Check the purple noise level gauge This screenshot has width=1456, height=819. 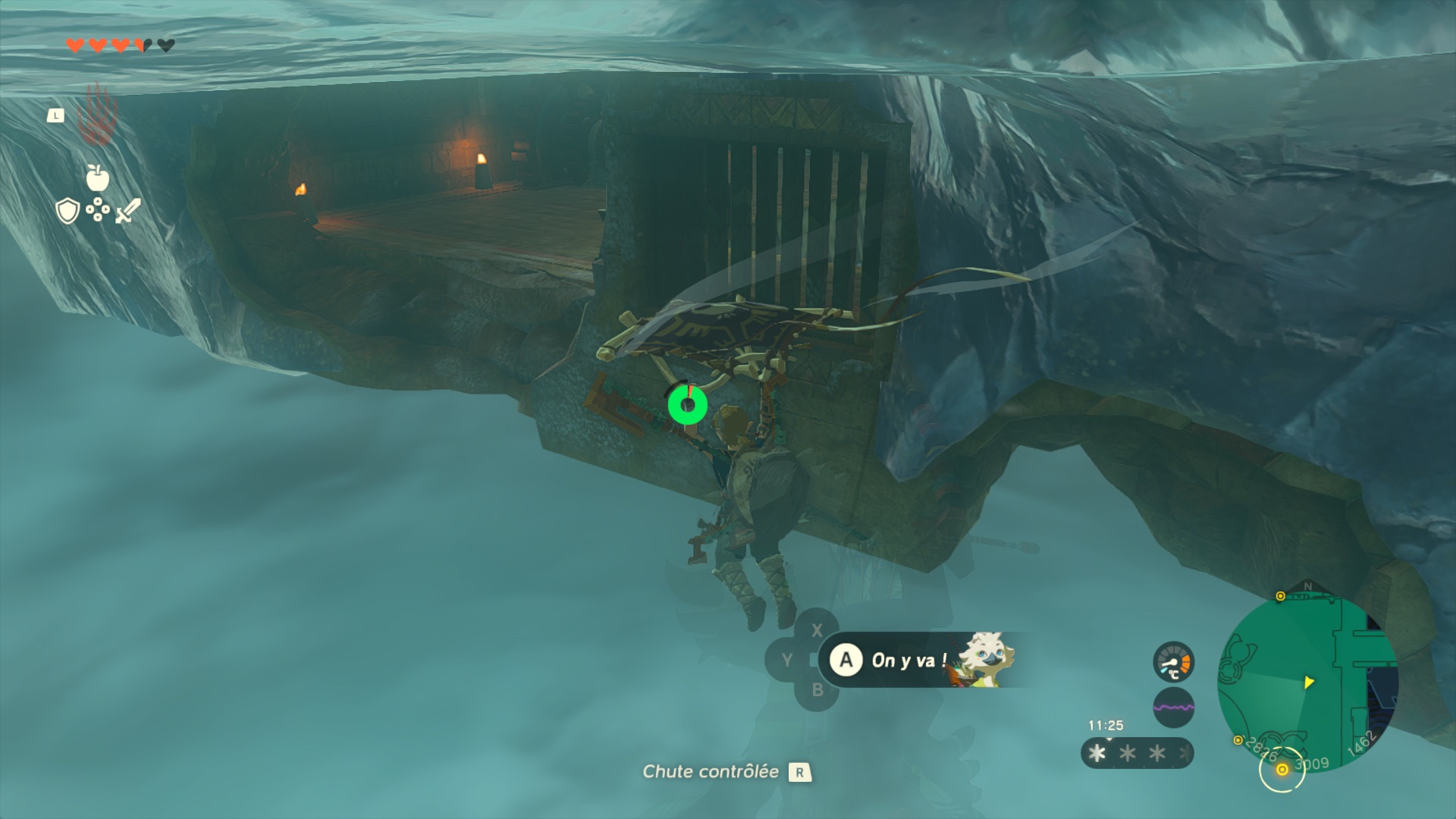pyautogui.click(x=1173, y=708)
